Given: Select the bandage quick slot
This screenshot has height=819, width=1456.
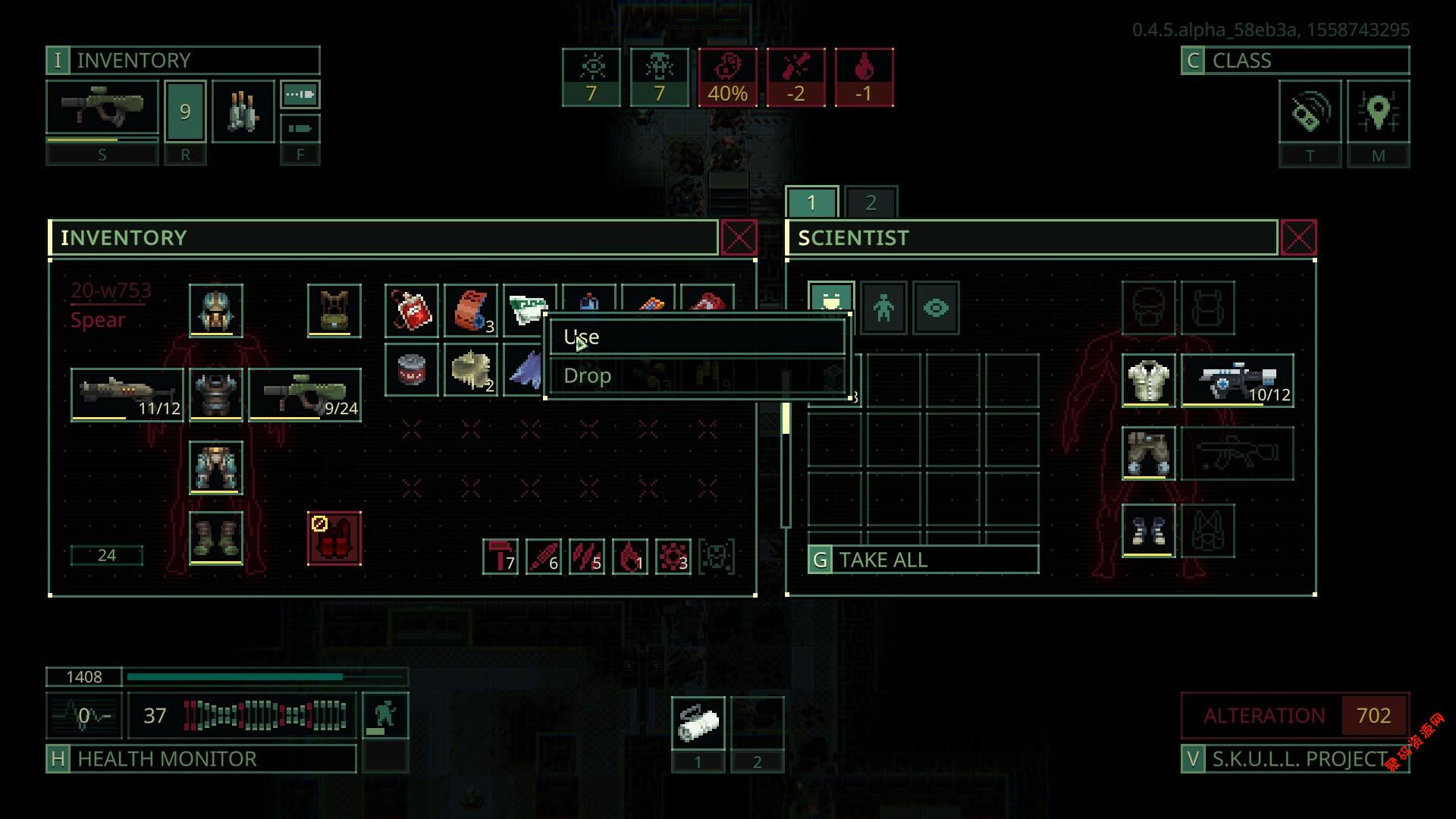Looking at the screenshot, I should [x=698, y=723].
